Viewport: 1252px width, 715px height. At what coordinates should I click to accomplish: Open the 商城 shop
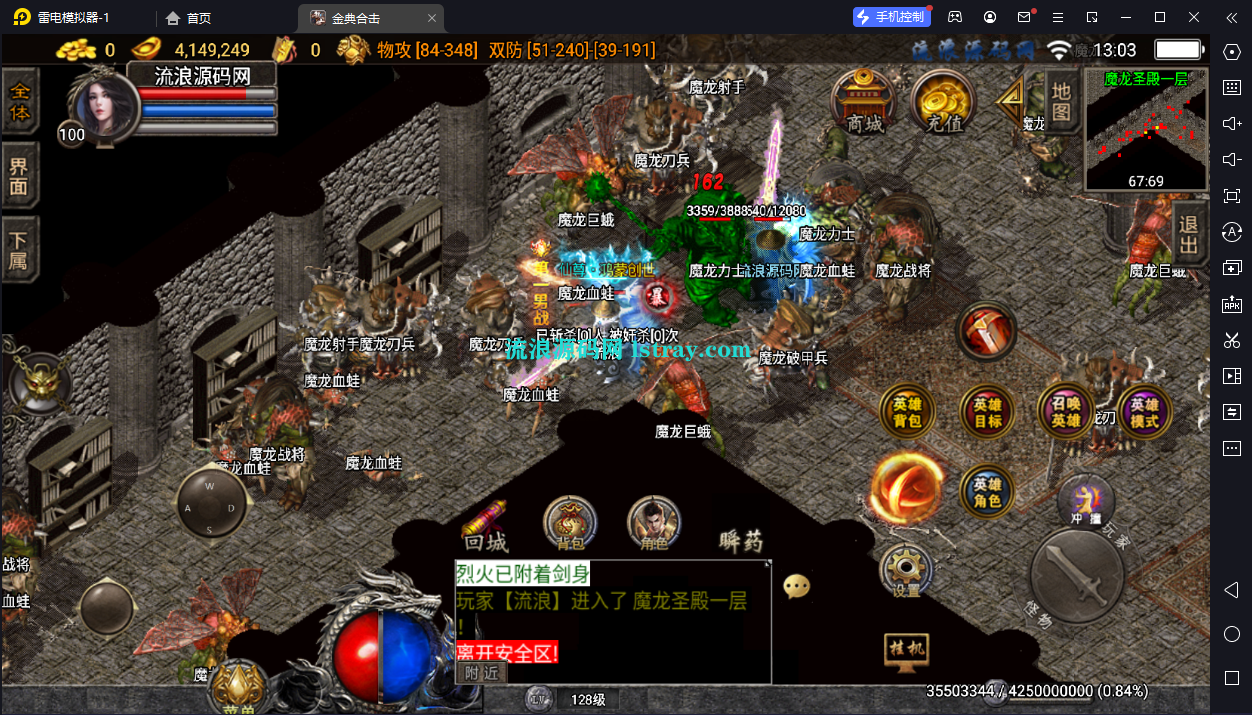pyautogui.click(x=864, y=102)
